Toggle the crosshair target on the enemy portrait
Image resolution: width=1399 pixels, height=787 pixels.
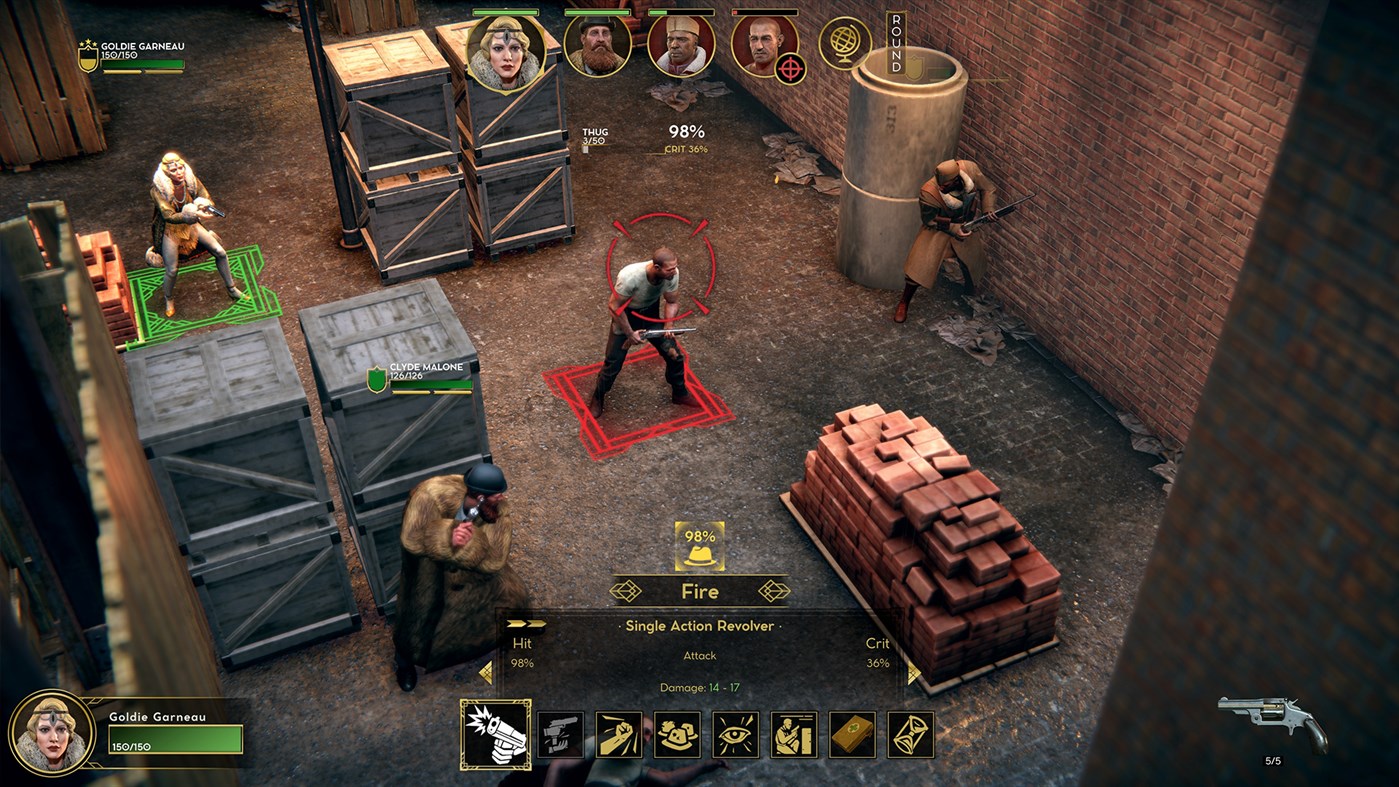click(790, 70)
